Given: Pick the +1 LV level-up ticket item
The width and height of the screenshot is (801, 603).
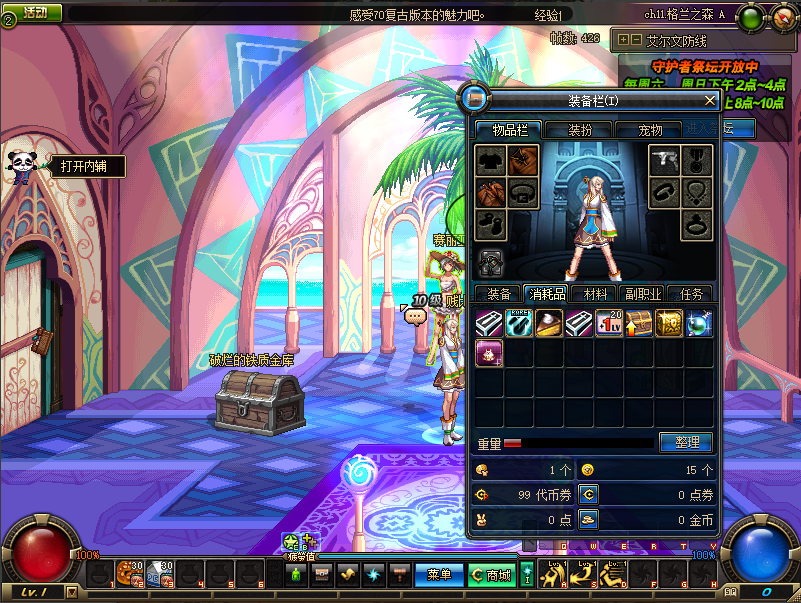Looking at the screenshot, I should pyautogui.click(x=609, y=323).
